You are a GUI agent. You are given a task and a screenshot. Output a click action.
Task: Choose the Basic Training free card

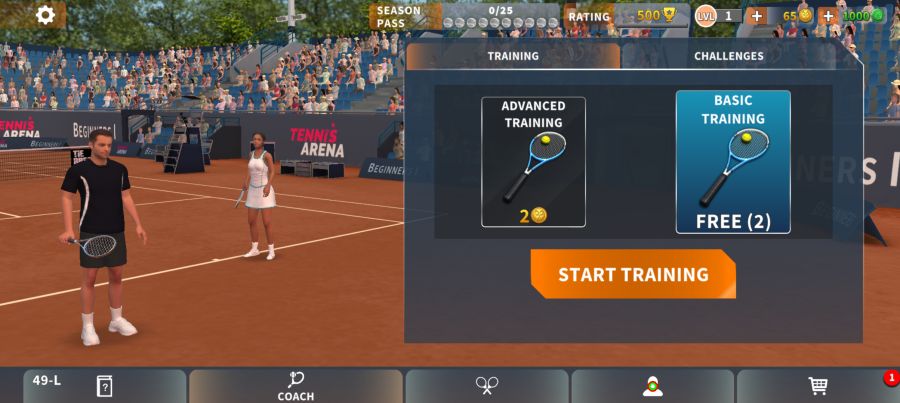pyautogui.click(x=733, y=162)
